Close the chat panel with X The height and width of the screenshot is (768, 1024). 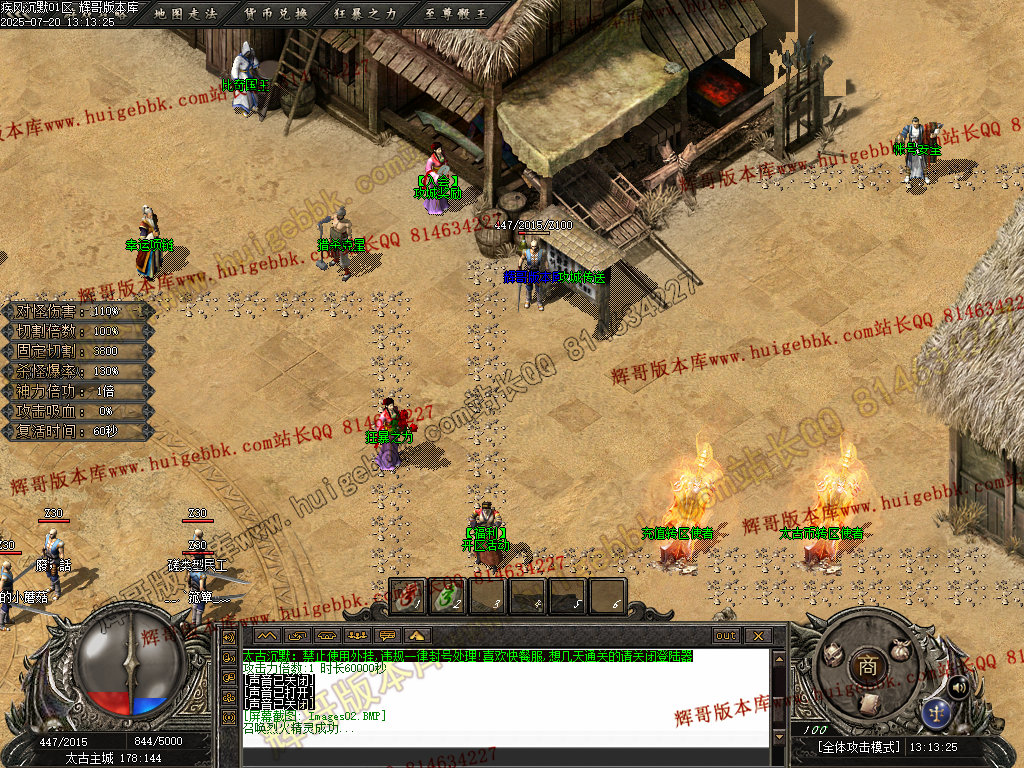[758, 636]
